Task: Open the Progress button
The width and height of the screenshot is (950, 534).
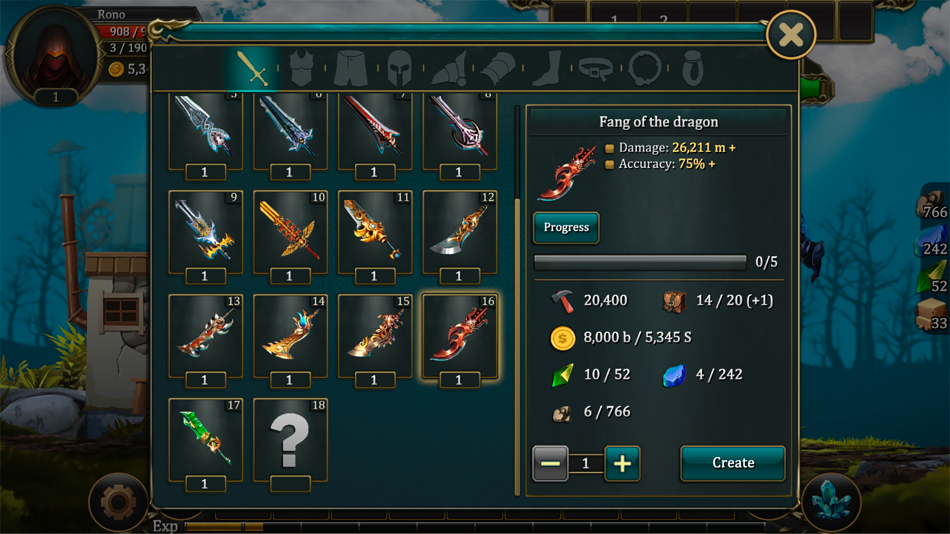Action: click(566, 228)
